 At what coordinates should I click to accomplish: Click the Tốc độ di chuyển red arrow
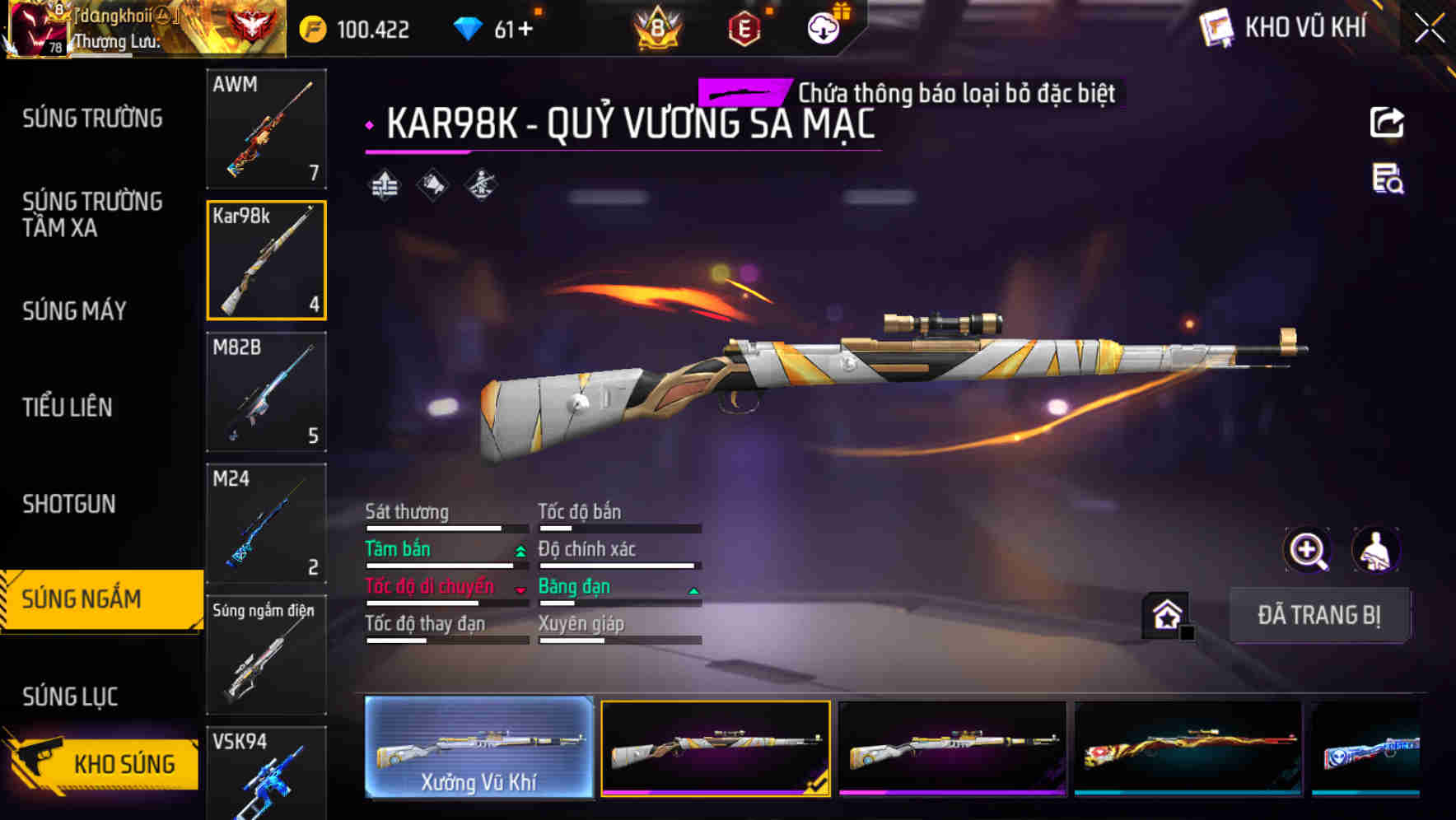521,590
